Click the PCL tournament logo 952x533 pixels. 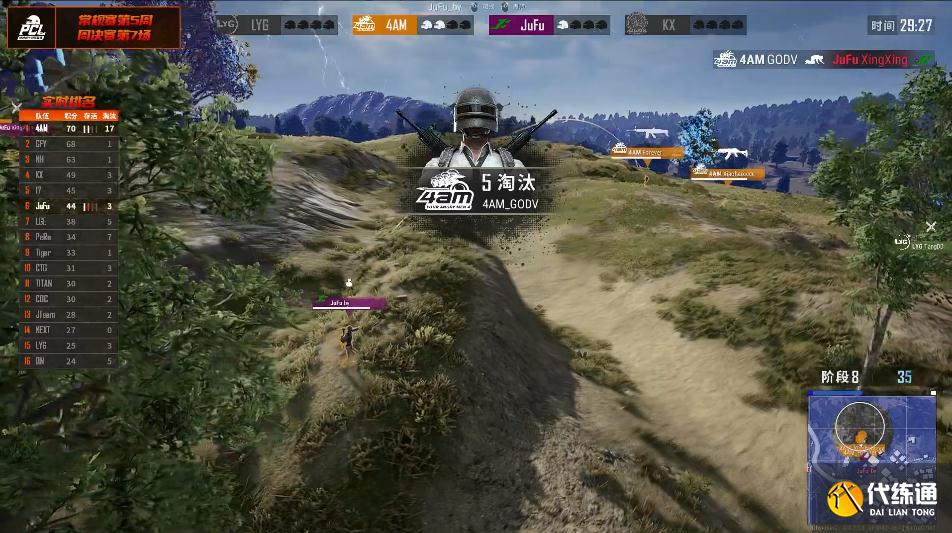(32, 29)
